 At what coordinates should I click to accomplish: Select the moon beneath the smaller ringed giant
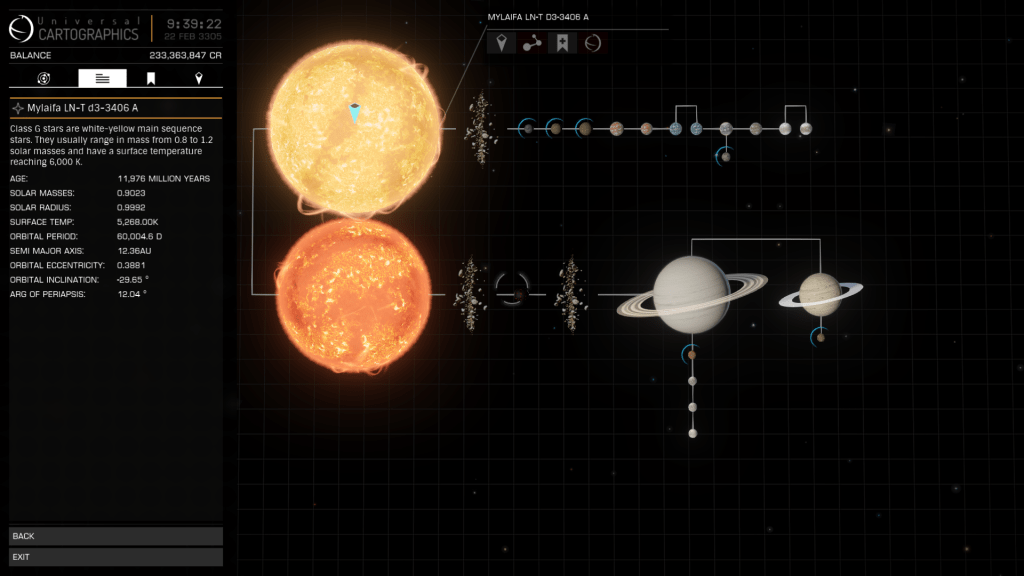pos(821,337)
